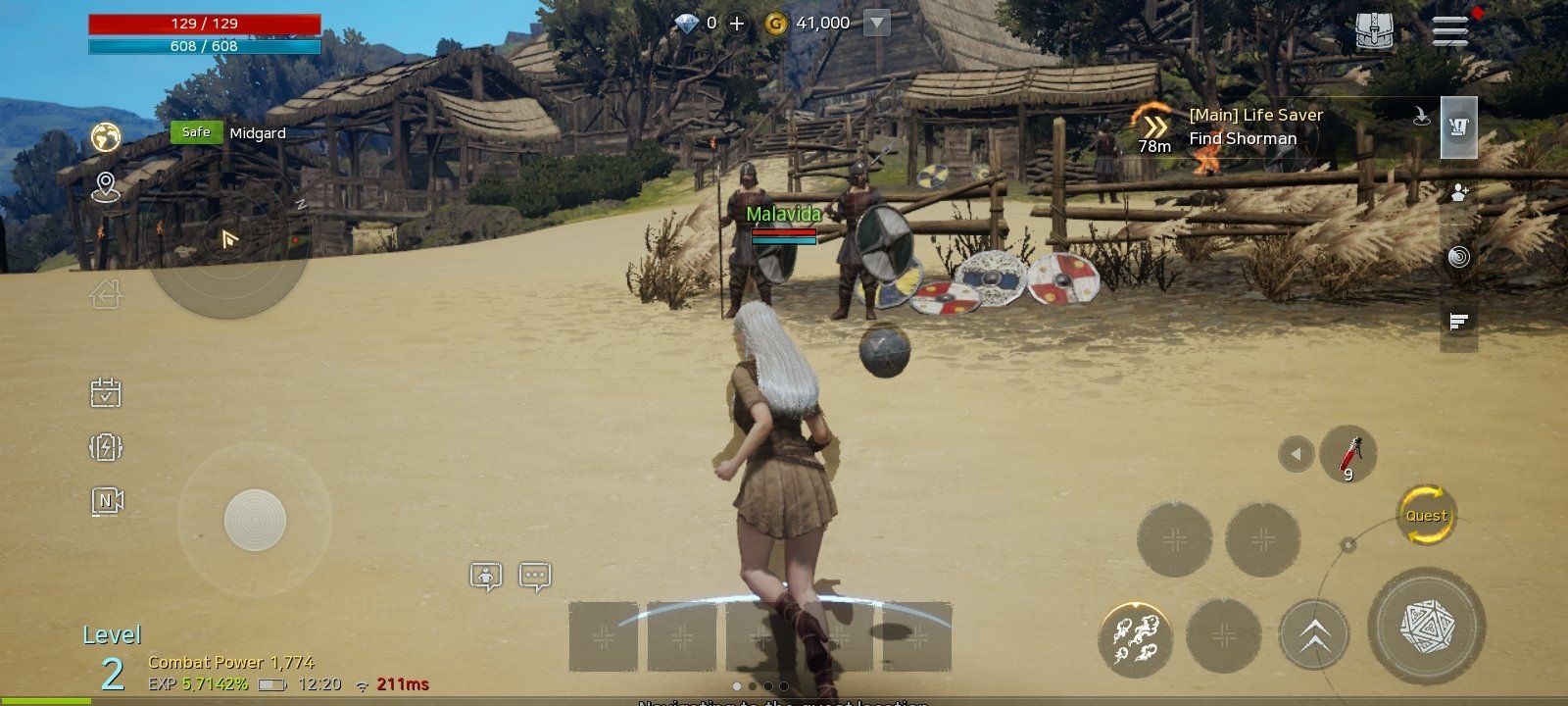Collapse the potion slot arrow

pos(1296,454)
